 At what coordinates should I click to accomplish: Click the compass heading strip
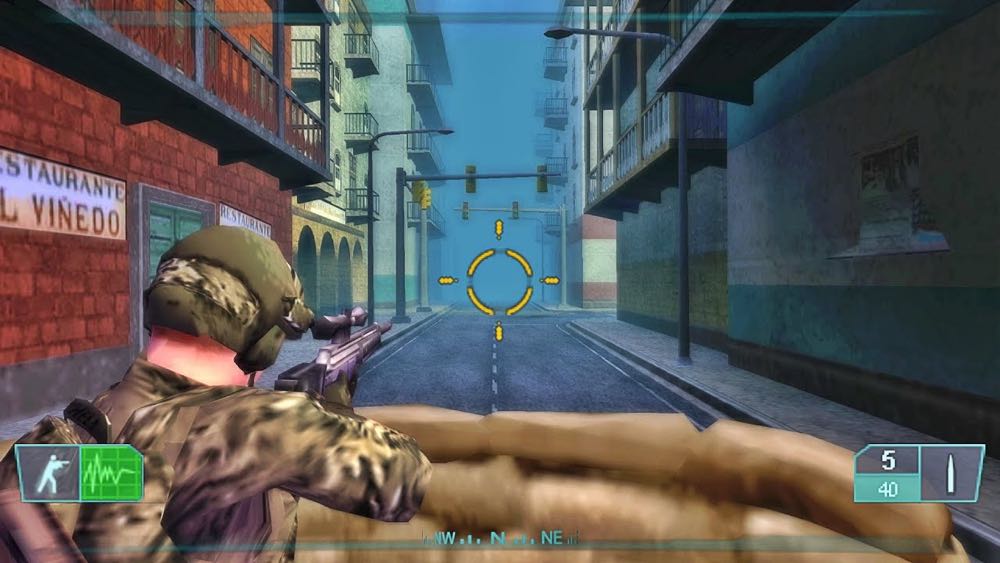coord(499,538)
